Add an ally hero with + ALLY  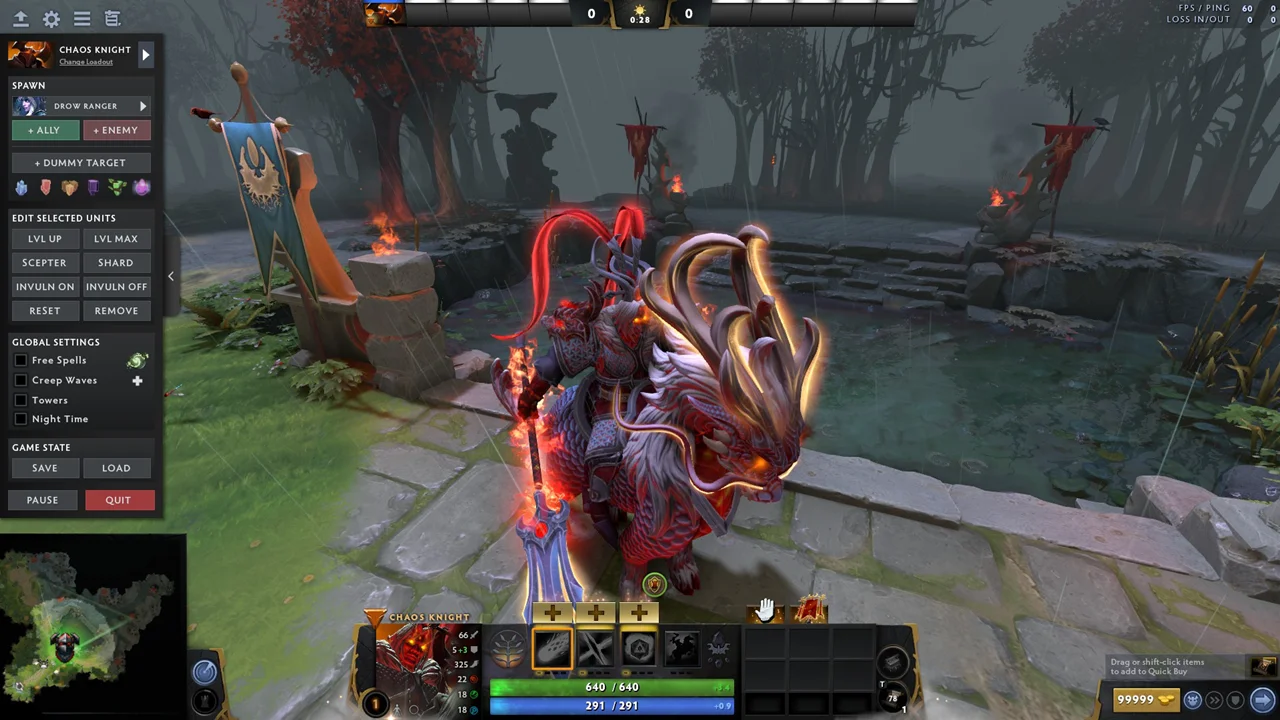coord(44,130)
